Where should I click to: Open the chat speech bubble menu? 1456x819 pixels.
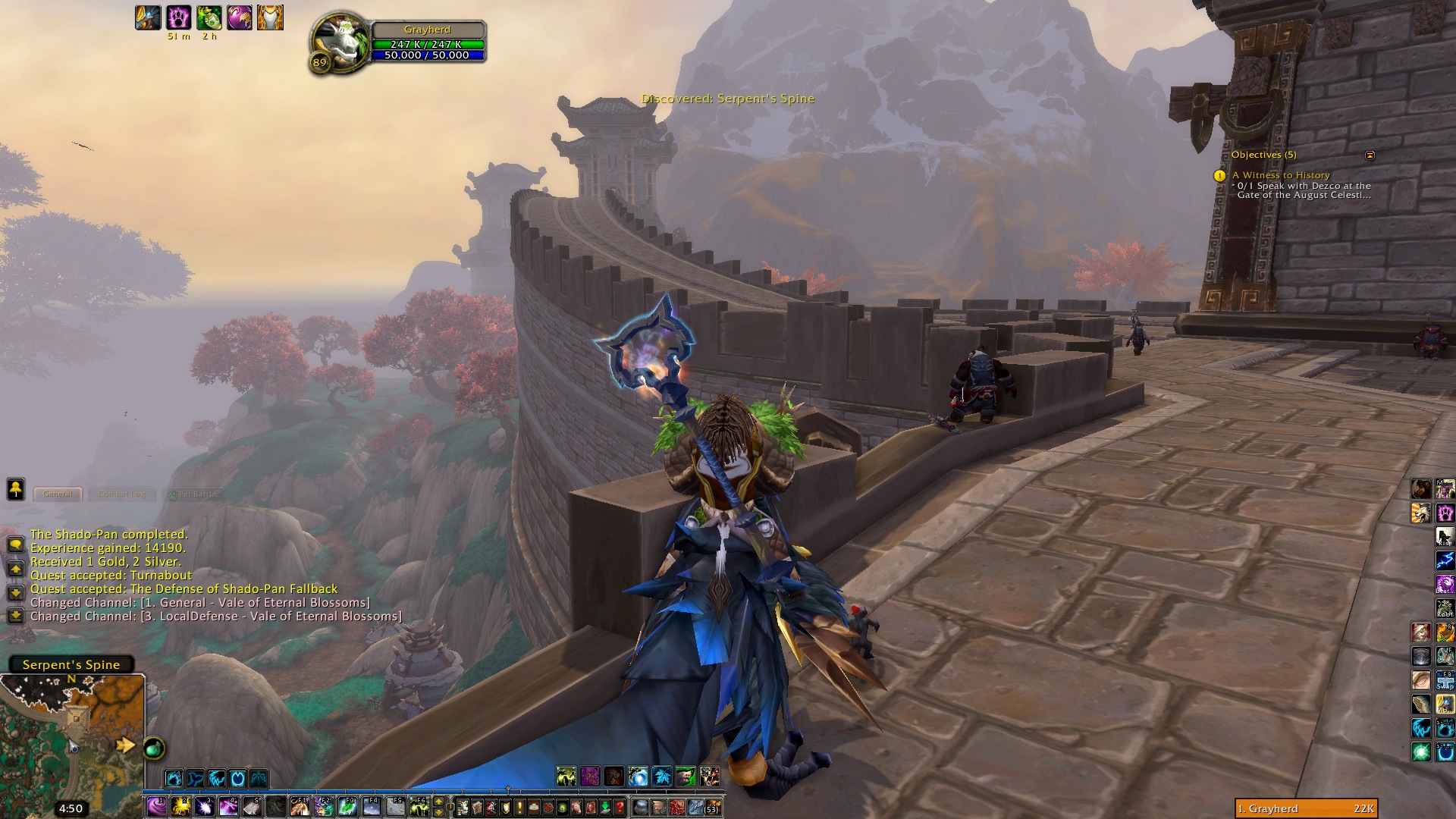pyautogui.click(x=15, y=544)
